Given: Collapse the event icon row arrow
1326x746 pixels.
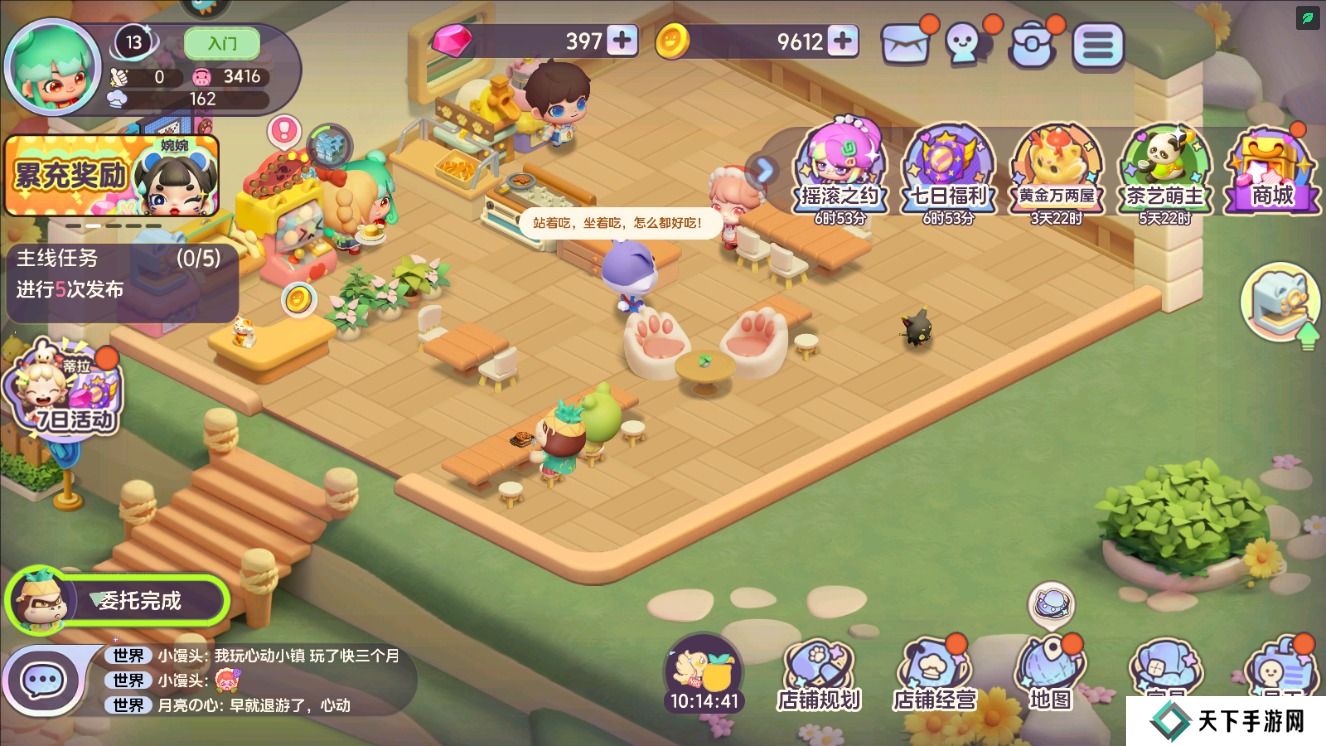Looking at the screenshot, I should [x=764, y=170].
